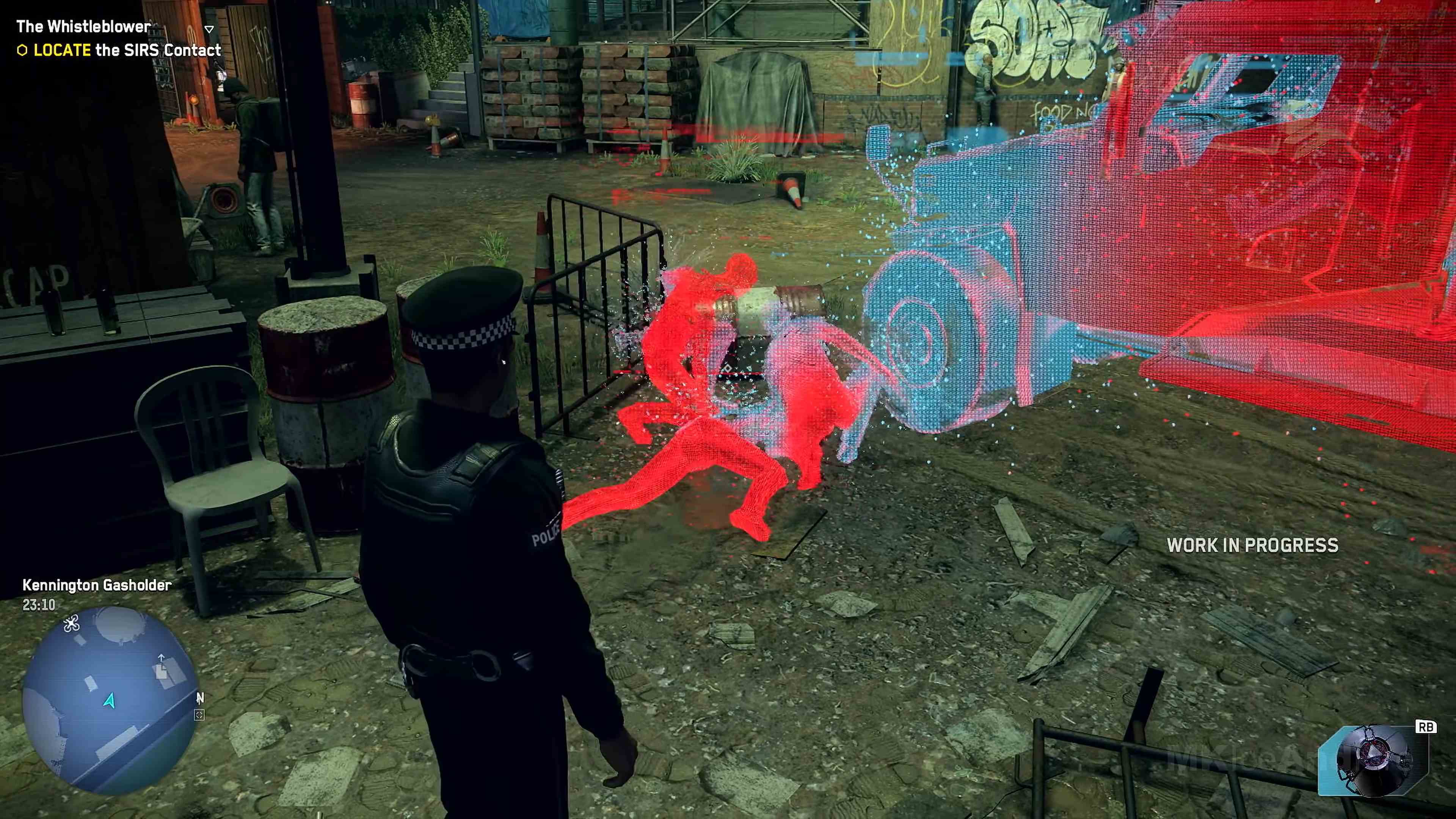Screen dimensions: 1456x819
Task: Click the objective circle marker before LOCATE
Action: coord(22,51)
